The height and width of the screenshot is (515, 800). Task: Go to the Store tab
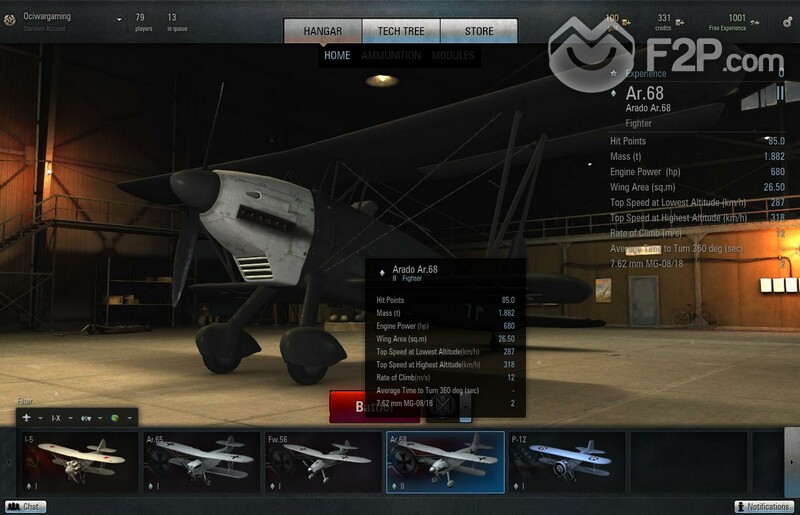coord(479,31)
